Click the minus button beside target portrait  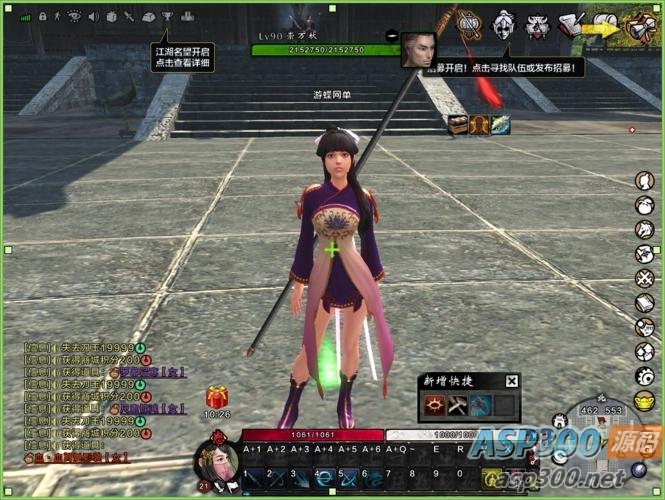tap(392, 36)
